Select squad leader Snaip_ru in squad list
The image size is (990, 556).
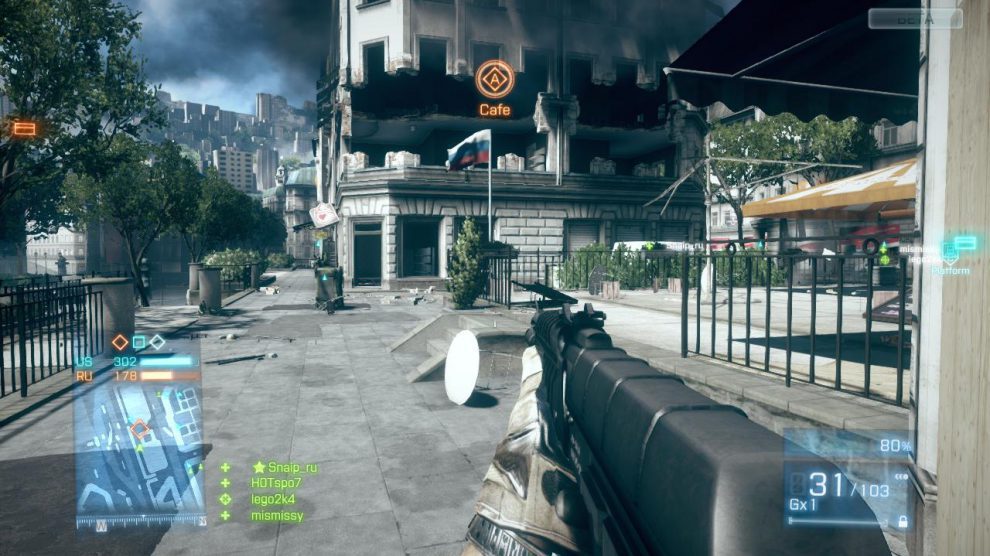[291, 467]
